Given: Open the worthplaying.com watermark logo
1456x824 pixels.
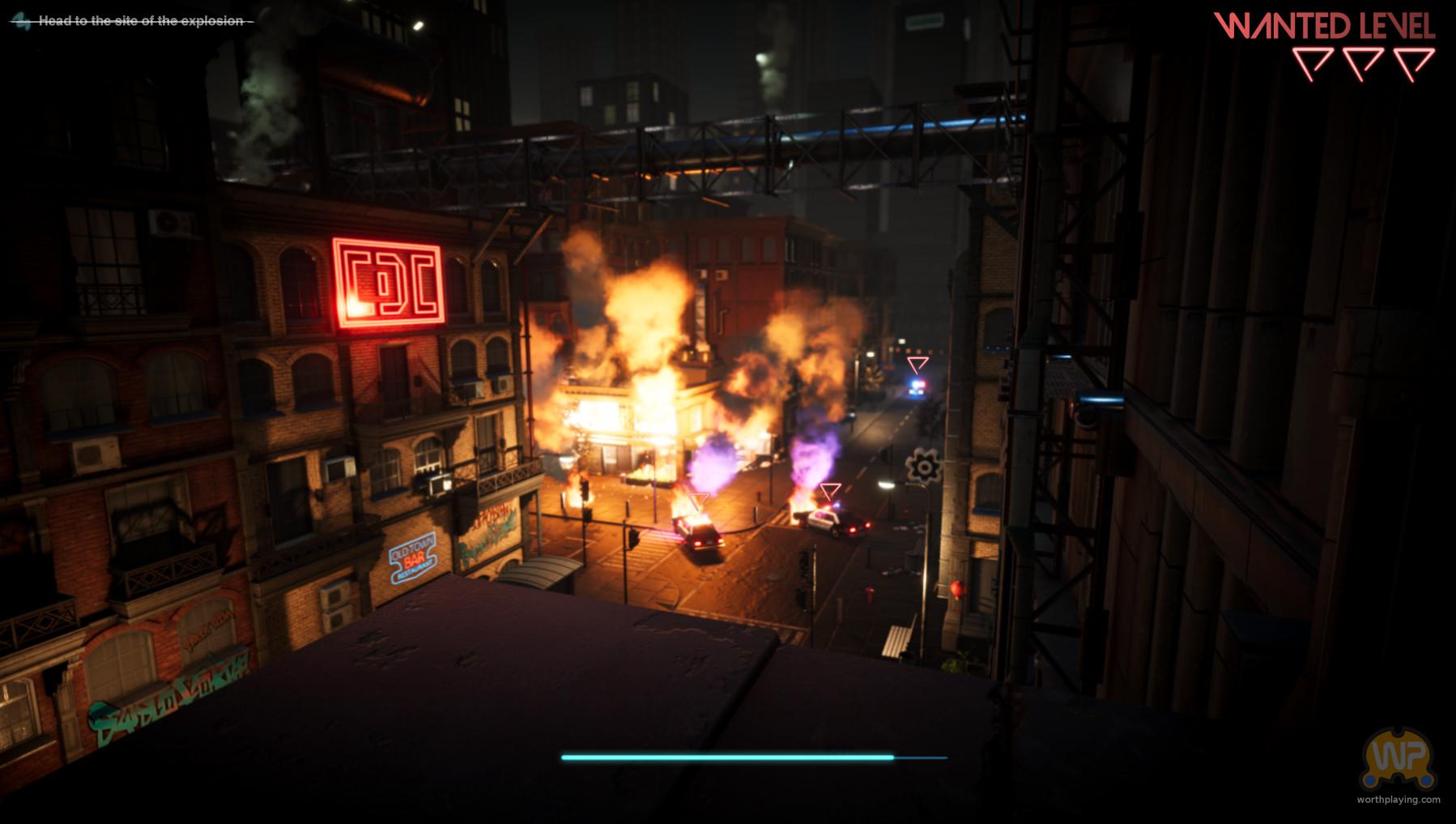Looking at the screenshot, I should tap(1398, 760).
